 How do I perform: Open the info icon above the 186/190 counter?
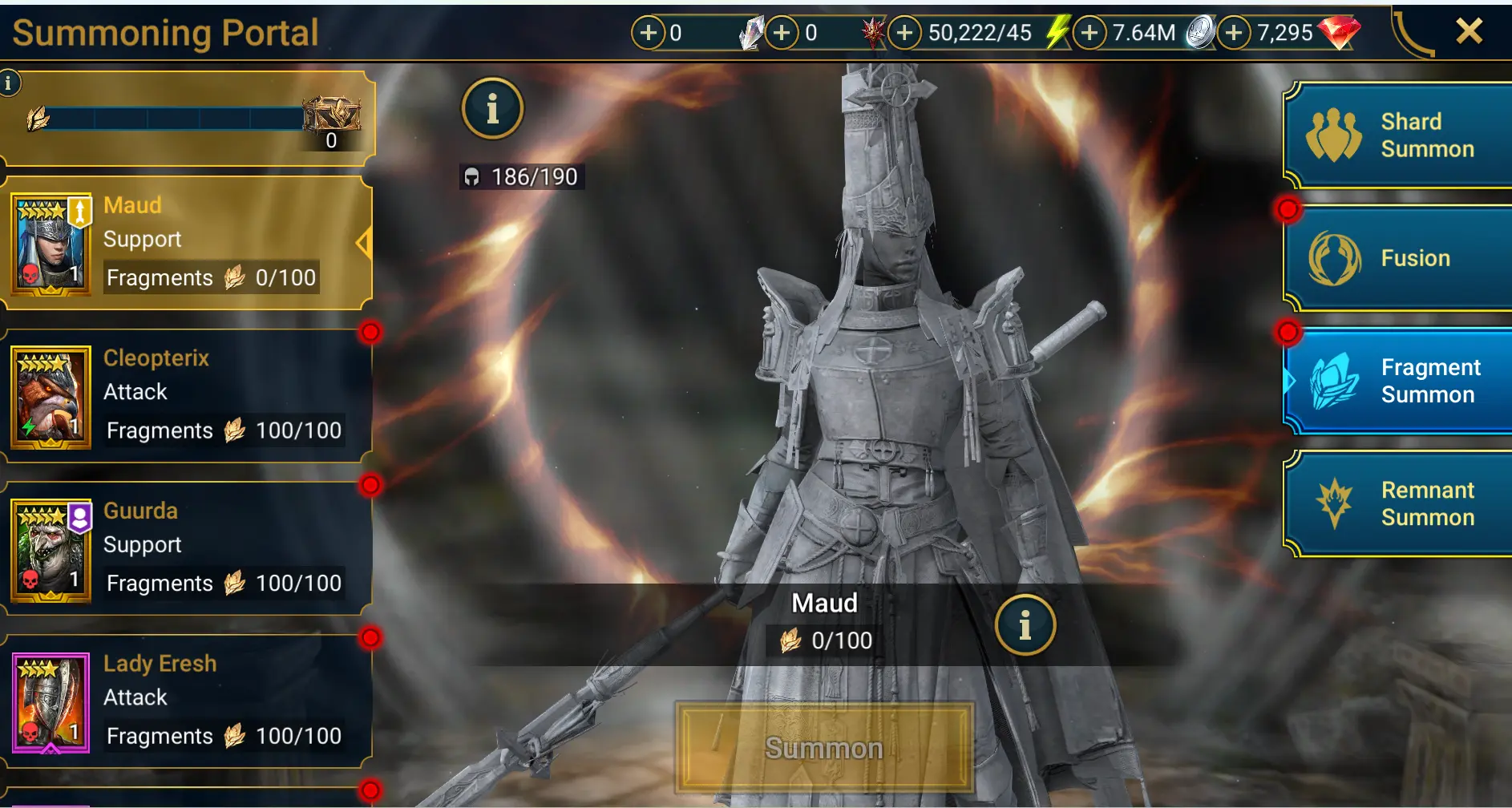pos(492,109)
